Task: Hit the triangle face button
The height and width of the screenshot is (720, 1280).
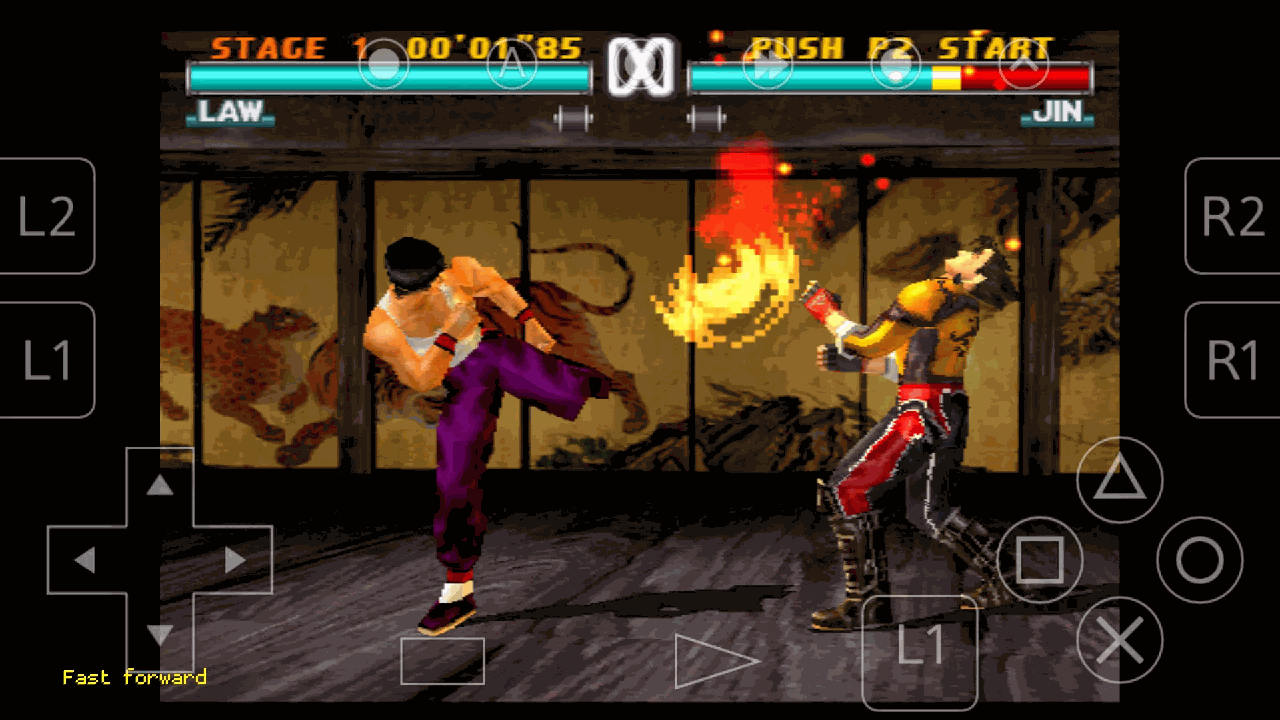Action: (1119, 481)
